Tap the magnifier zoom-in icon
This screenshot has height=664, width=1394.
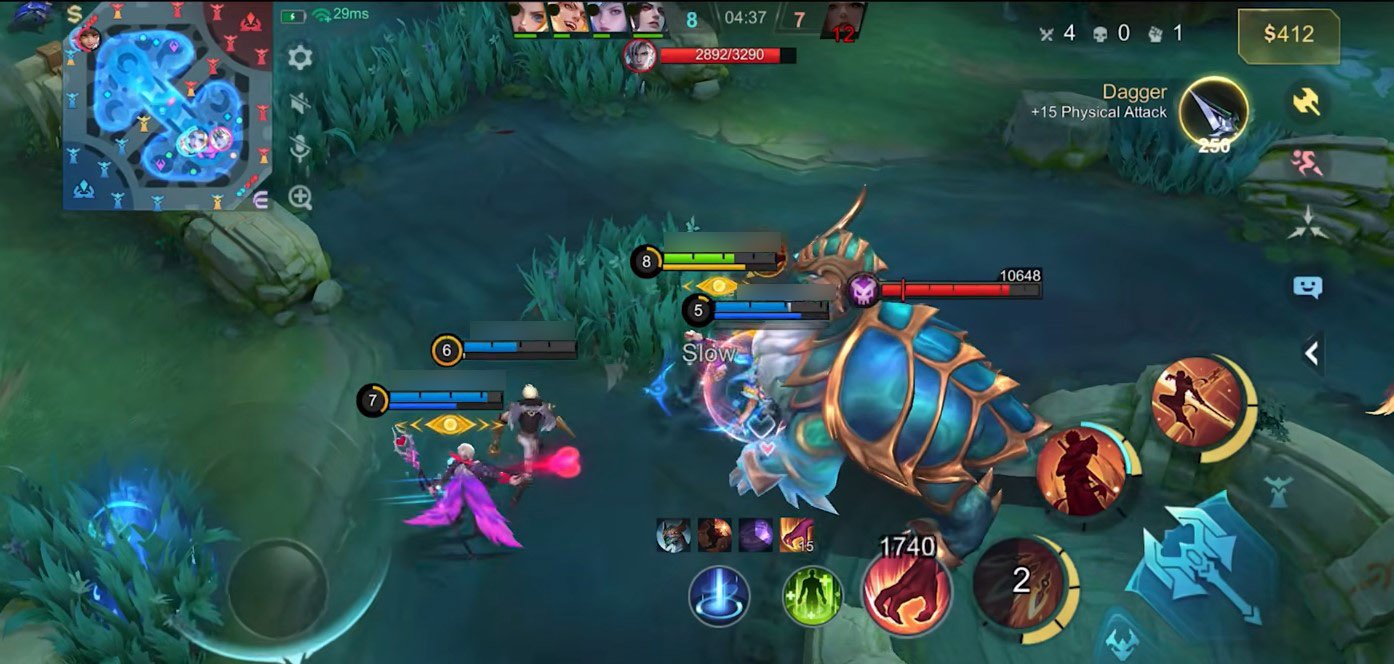click(x=300, y=197)
